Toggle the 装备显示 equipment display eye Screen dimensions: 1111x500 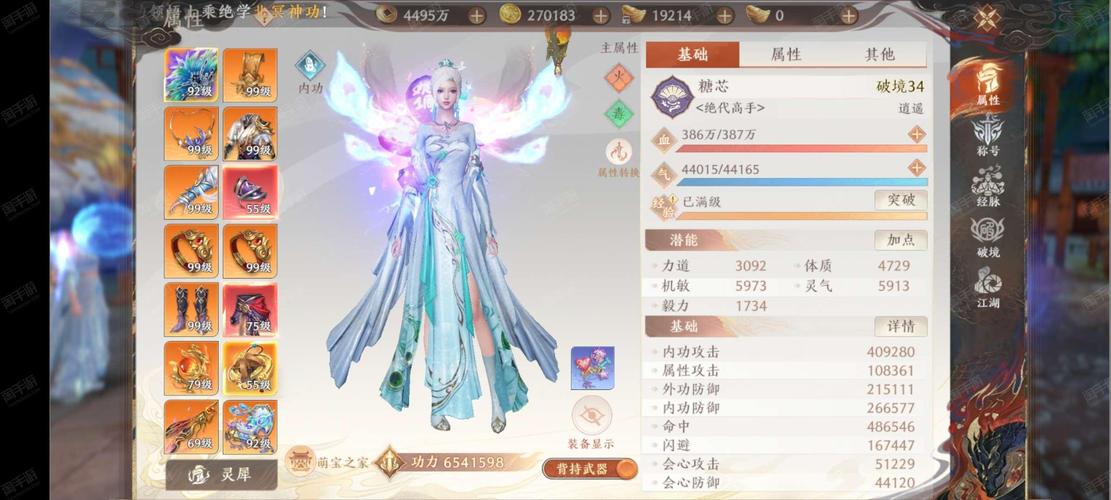click(x=591, y=416)
